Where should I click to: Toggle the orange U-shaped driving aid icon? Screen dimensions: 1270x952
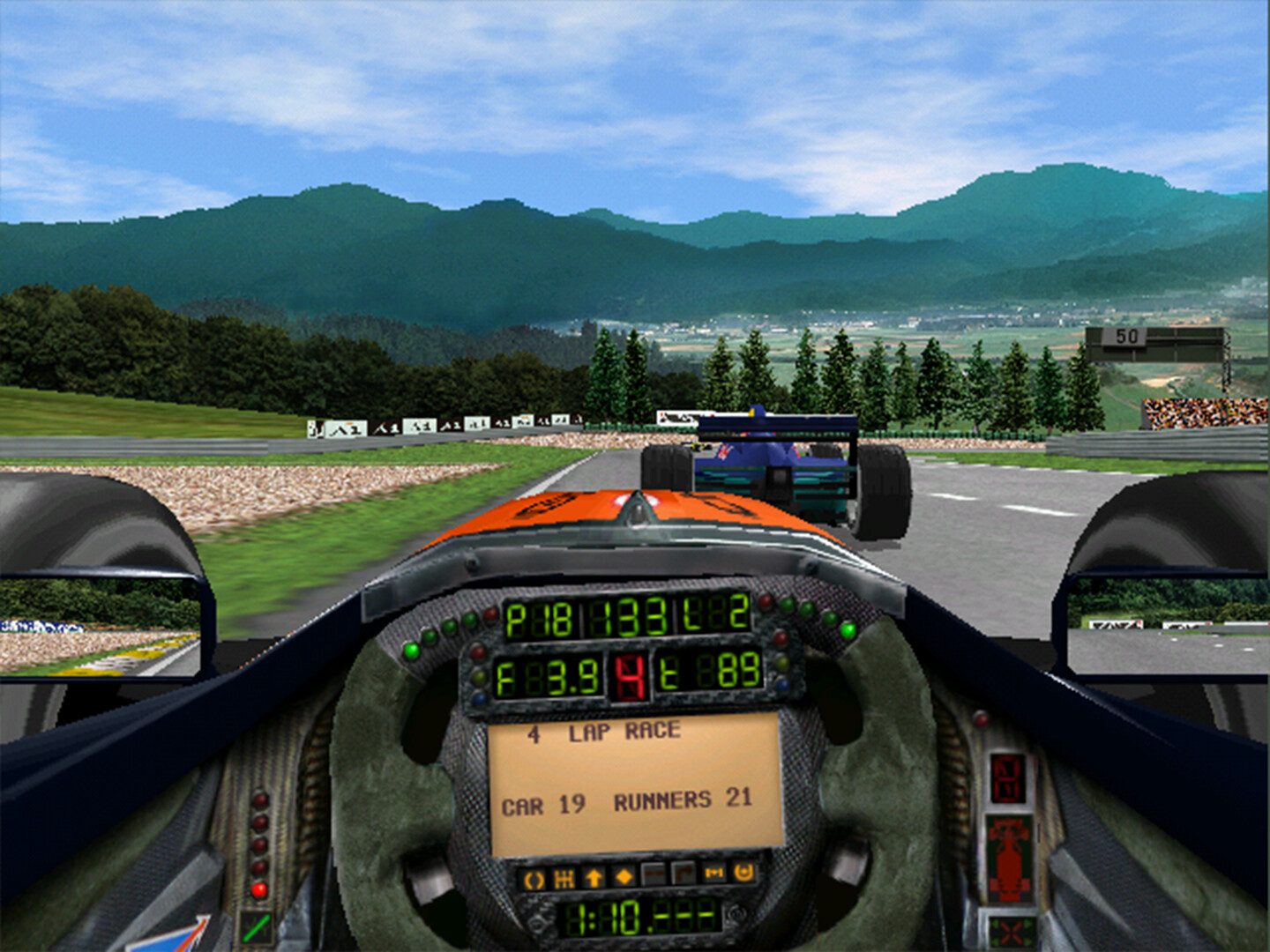(743, 873)
